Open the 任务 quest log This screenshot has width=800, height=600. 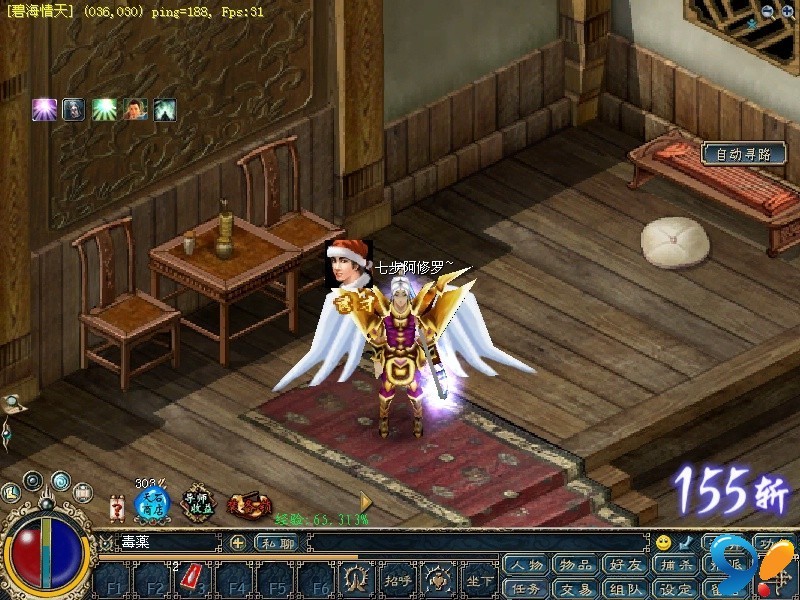click(526, 589)
